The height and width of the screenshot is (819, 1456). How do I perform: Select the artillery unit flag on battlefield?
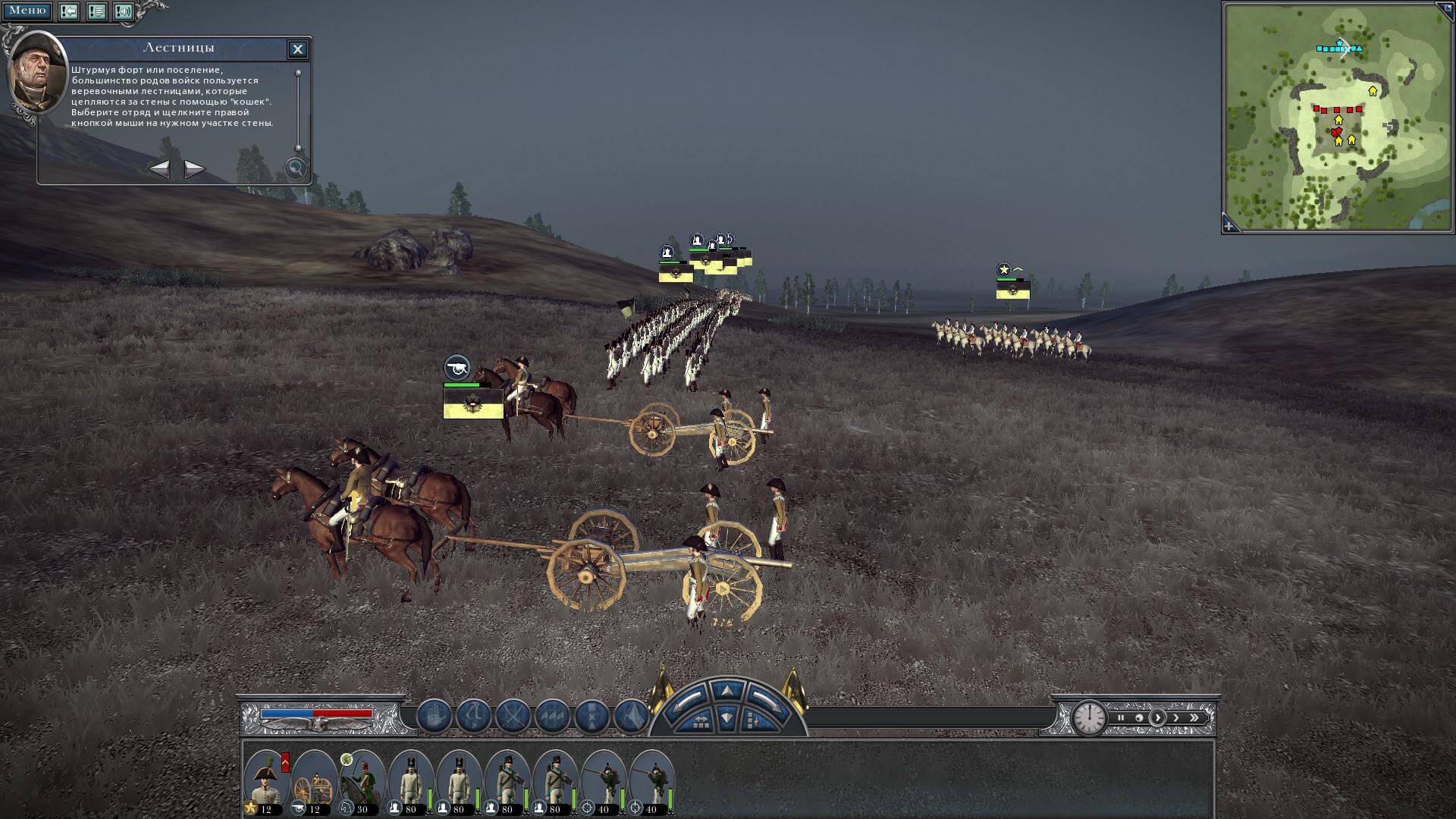coord(473,403)
